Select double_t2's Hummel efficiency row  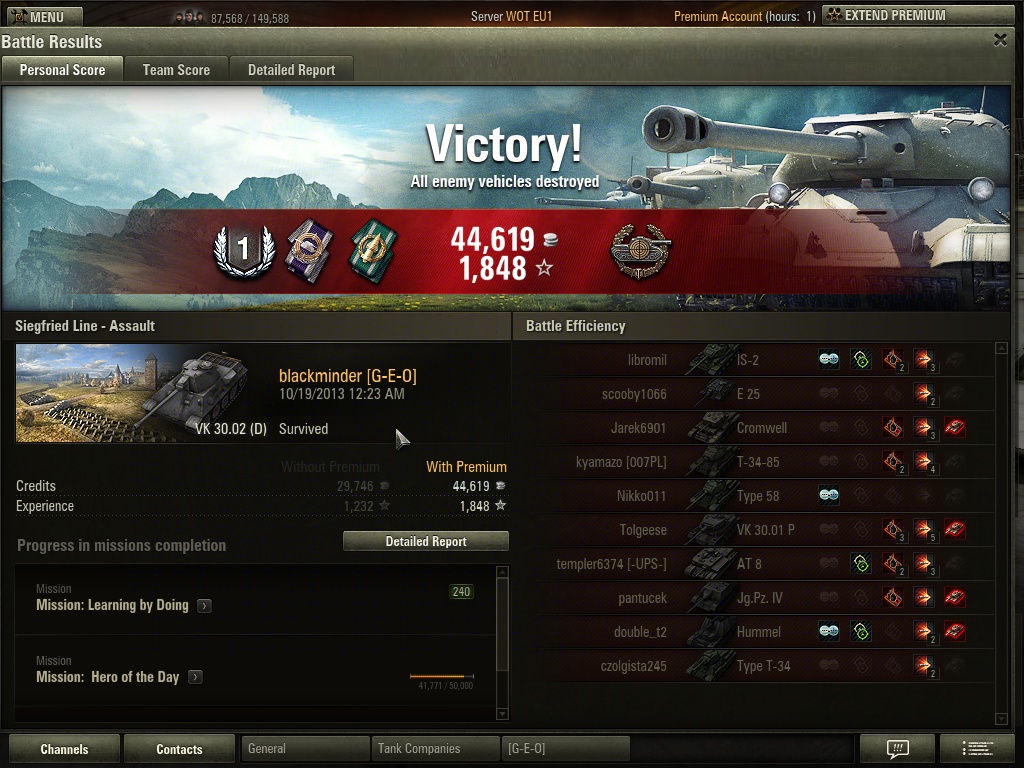[760, 632]
